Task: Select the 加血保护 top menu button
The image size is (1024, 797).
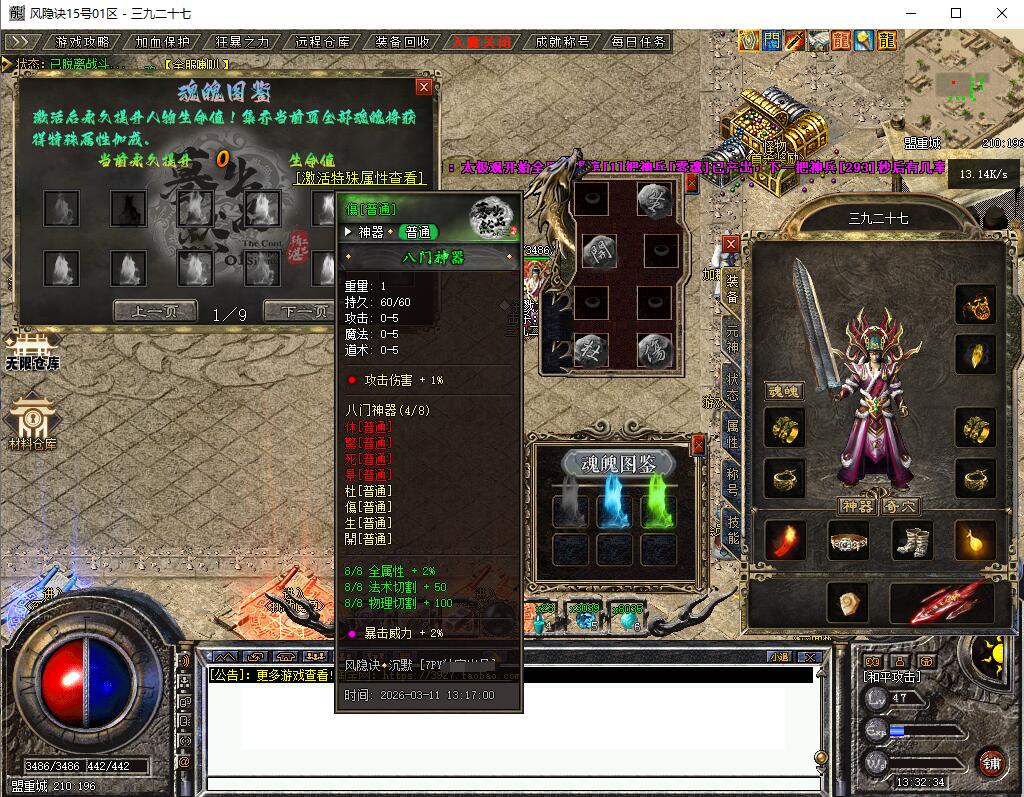Action: [162, 42]
